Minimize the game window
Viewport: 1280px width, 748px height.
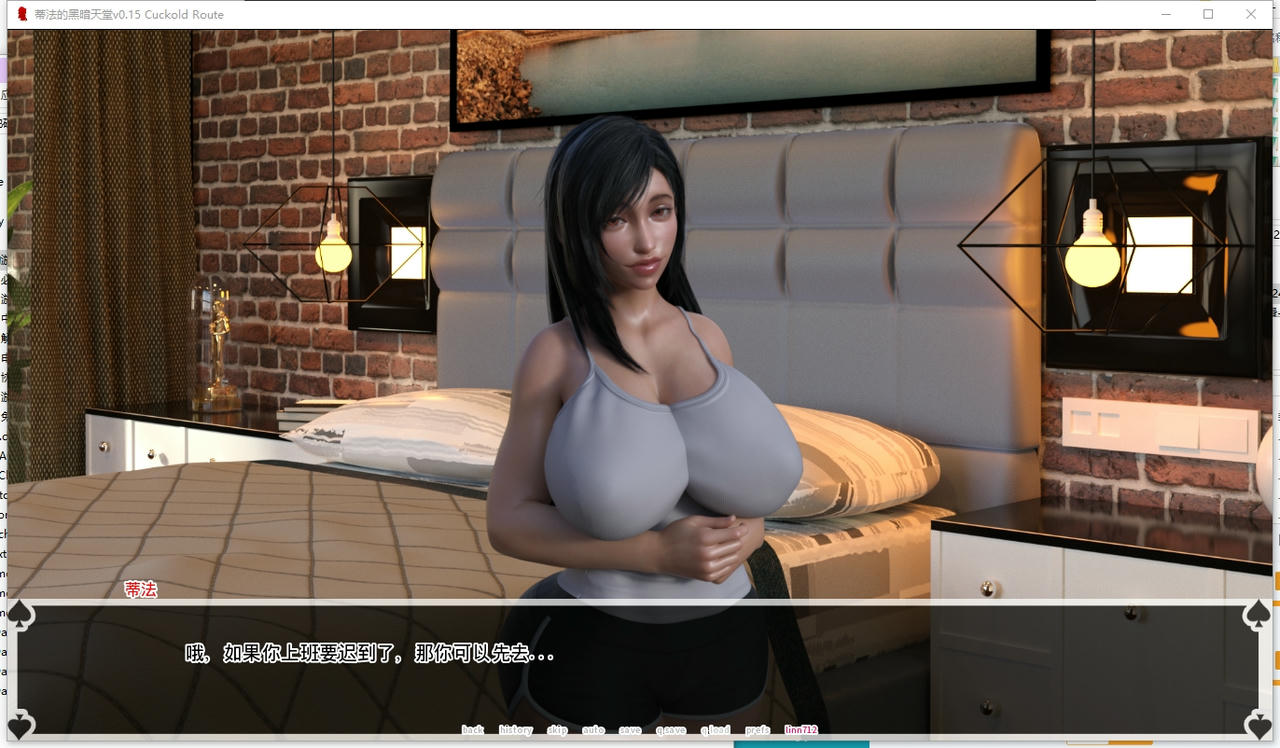pyautogui.click(x=1166, y=14)
